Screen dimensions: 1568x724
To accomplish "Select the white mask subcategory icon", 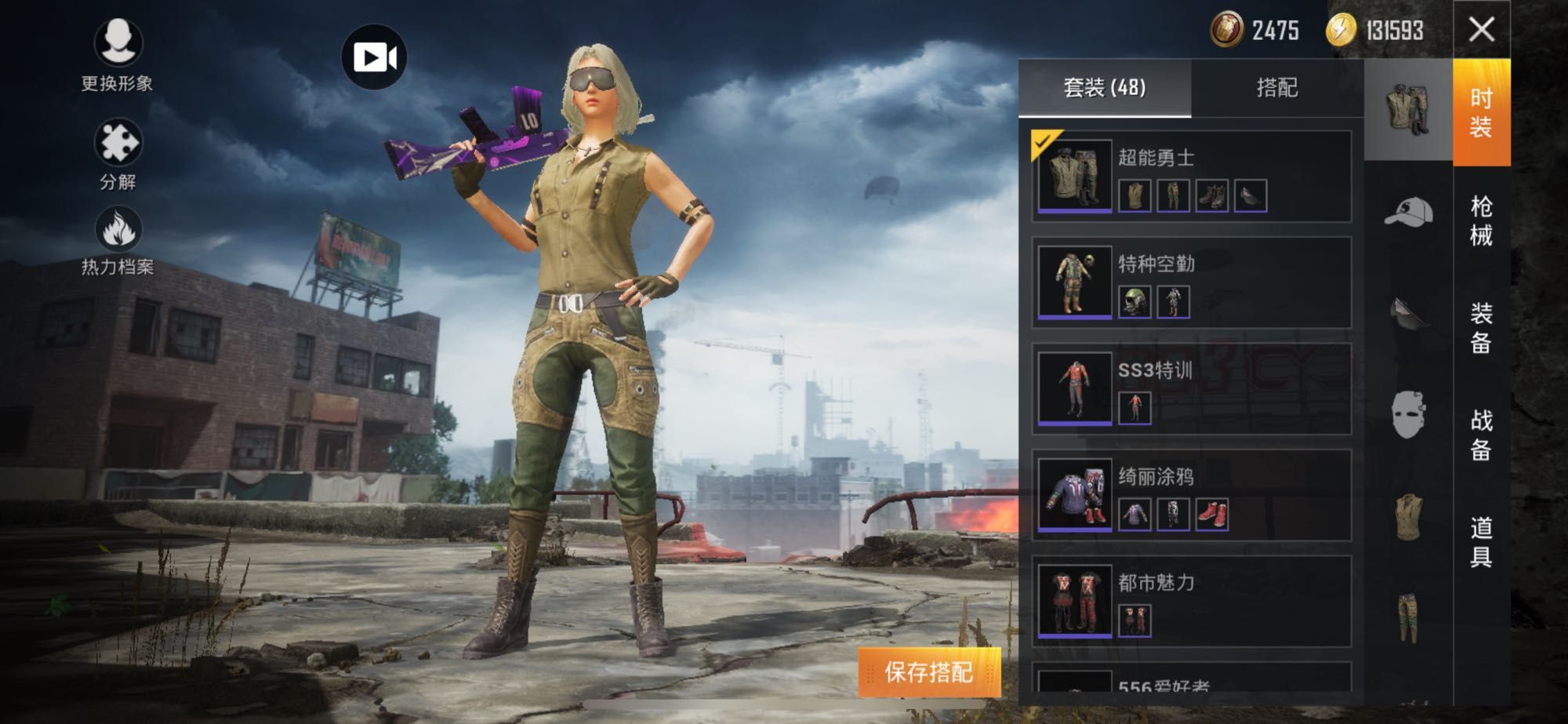I will point(1408,414).
